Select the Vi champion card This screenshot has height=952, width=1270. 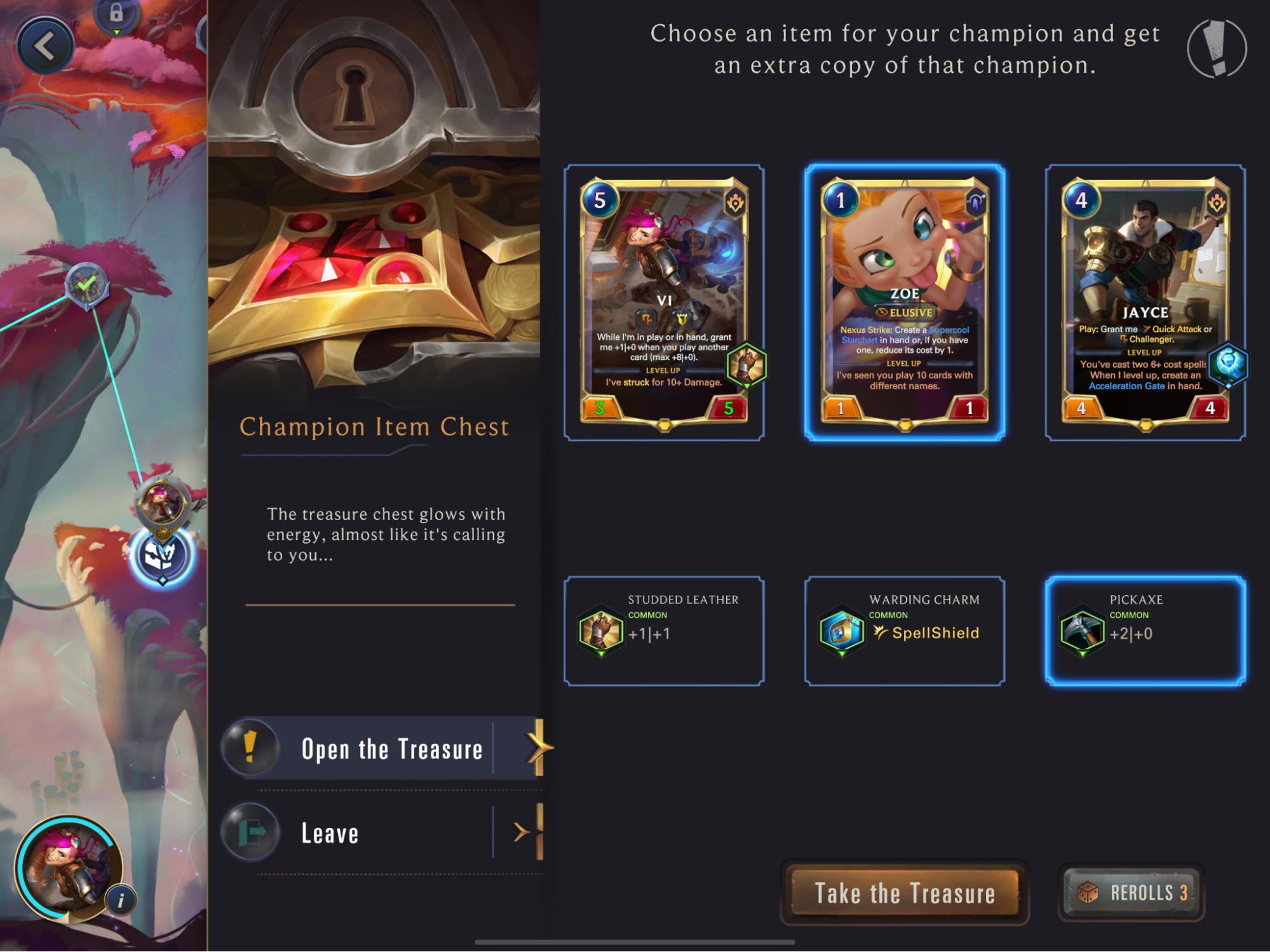(664, 302)
